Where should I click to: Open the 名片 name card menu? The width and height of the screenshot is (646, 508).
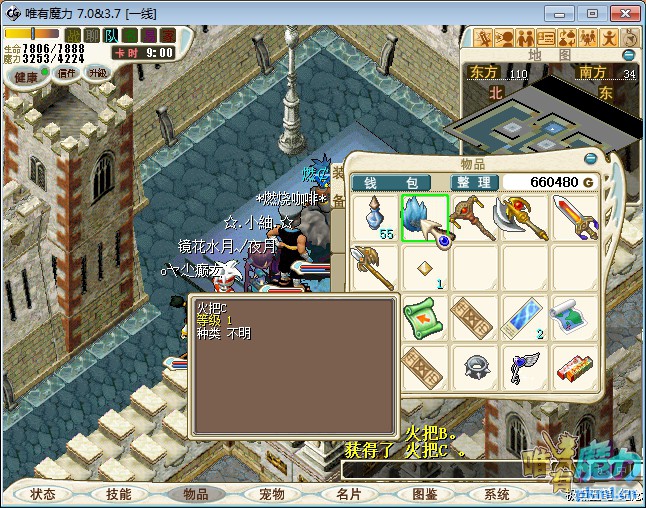pyautogui.click(x=348, y=494)
